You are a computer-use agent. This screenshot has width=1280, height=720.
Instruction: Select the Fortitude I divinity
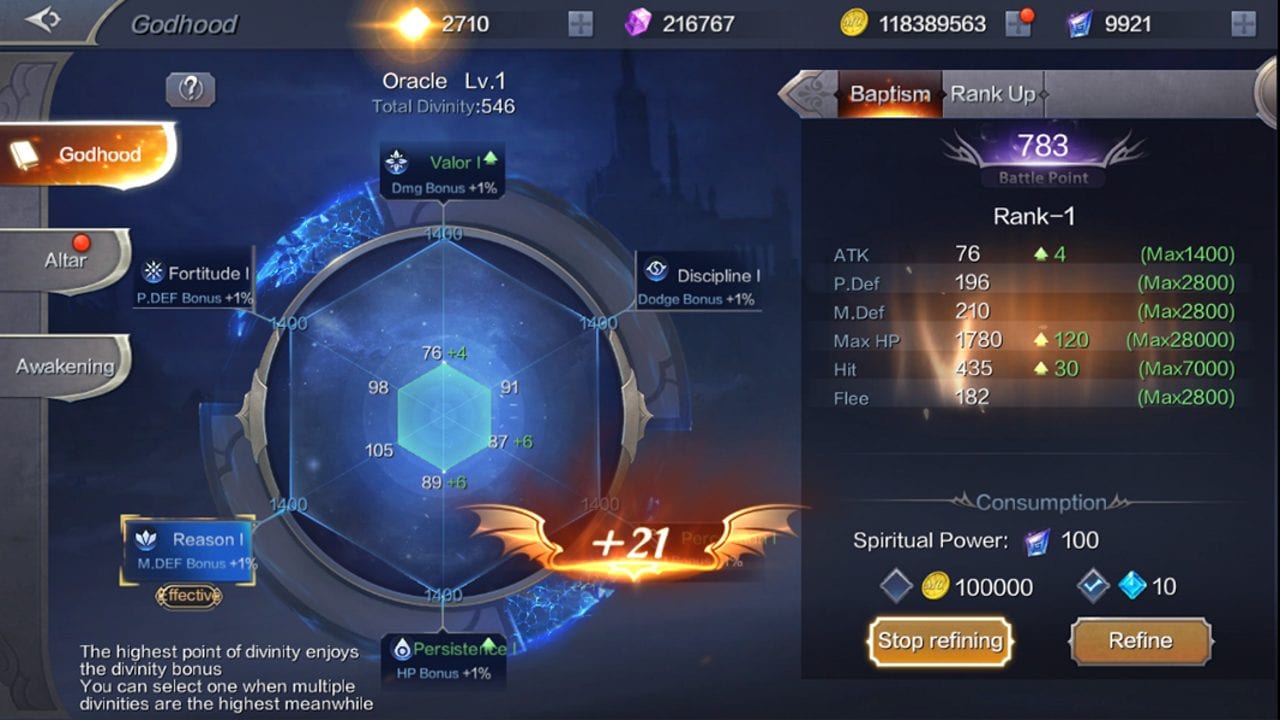[194, 282]
